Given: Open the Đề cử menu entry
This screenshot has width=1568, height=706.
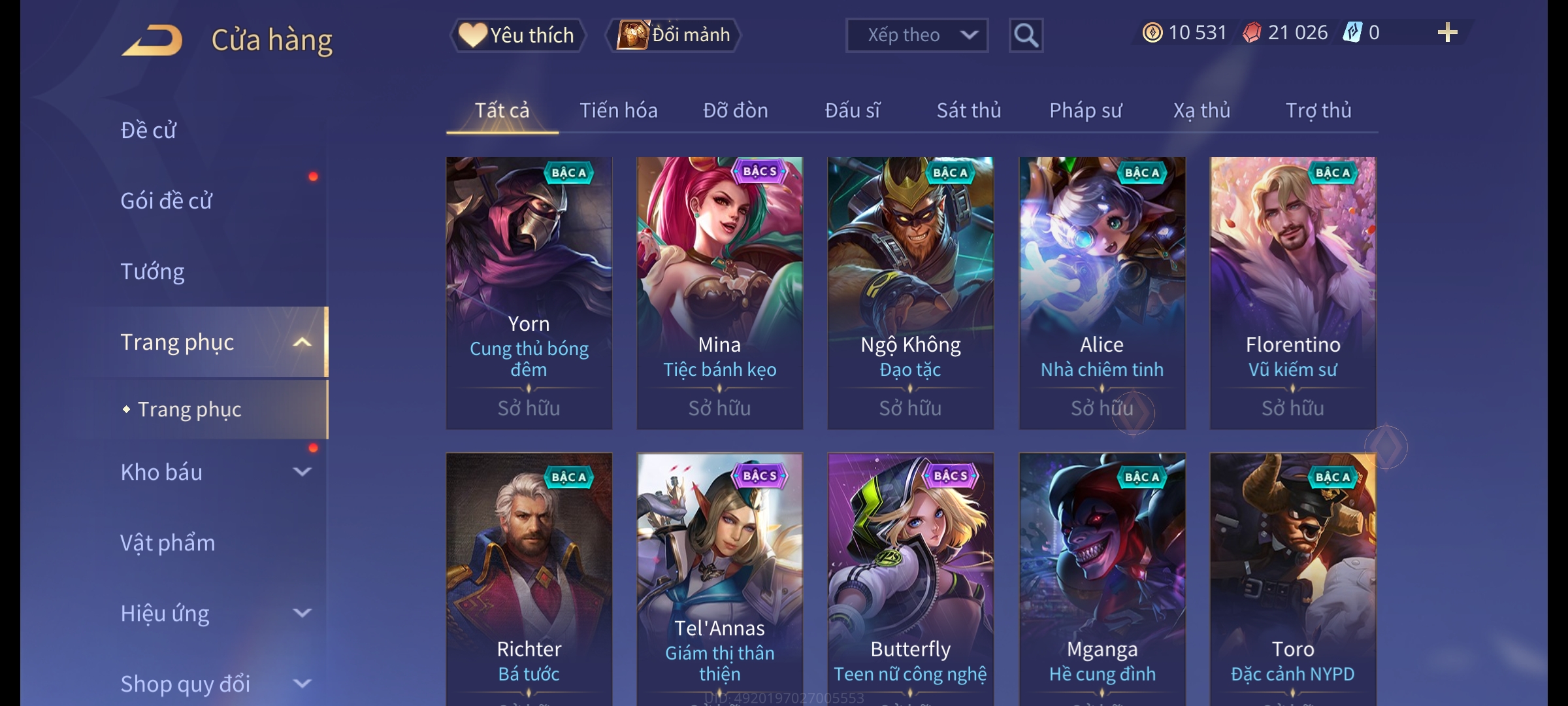Looking at the screenshot, I should [148, 130].
